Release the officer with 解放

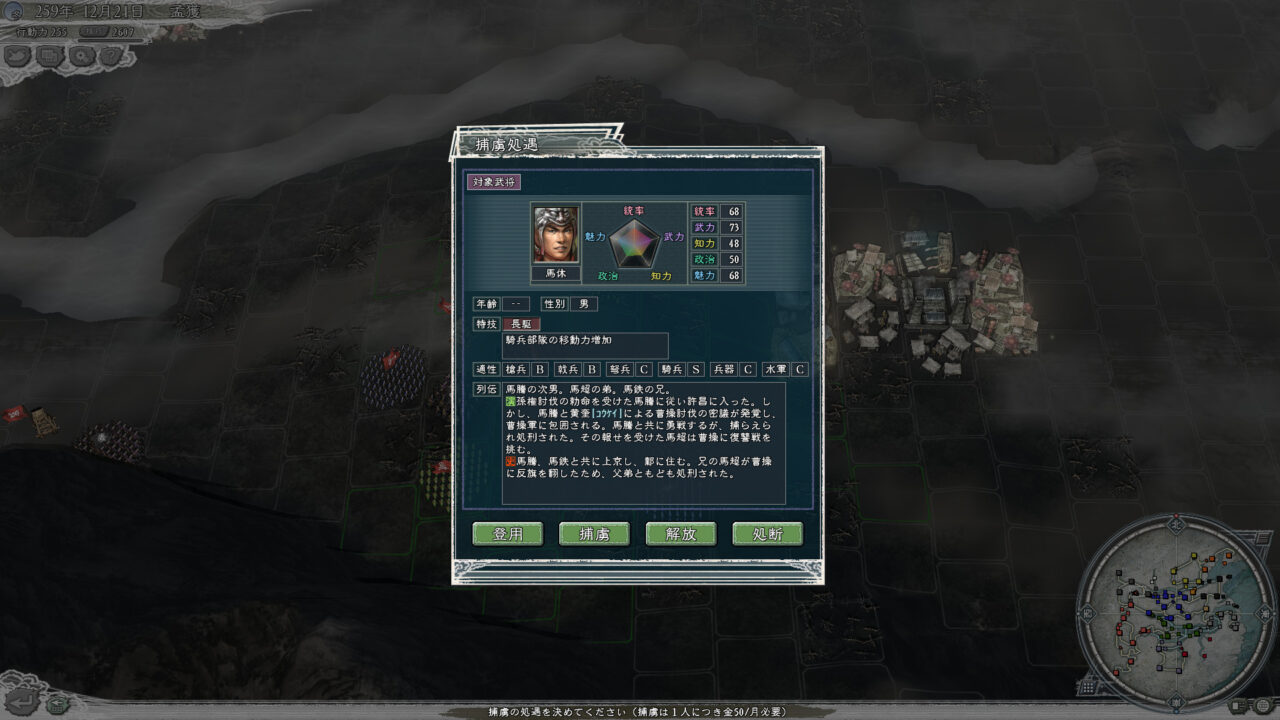tap(681, 534)
